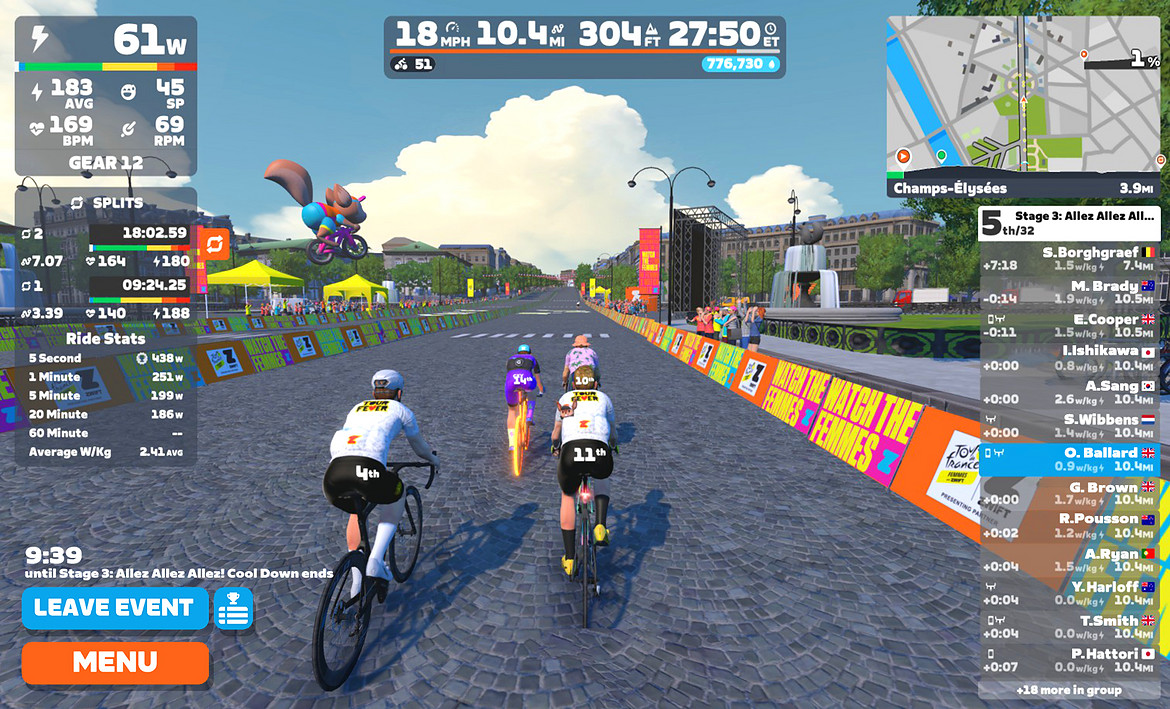Choose E.Cooper from the nearby riders
Screen dimensions: 1170x709
[1069, 325]
